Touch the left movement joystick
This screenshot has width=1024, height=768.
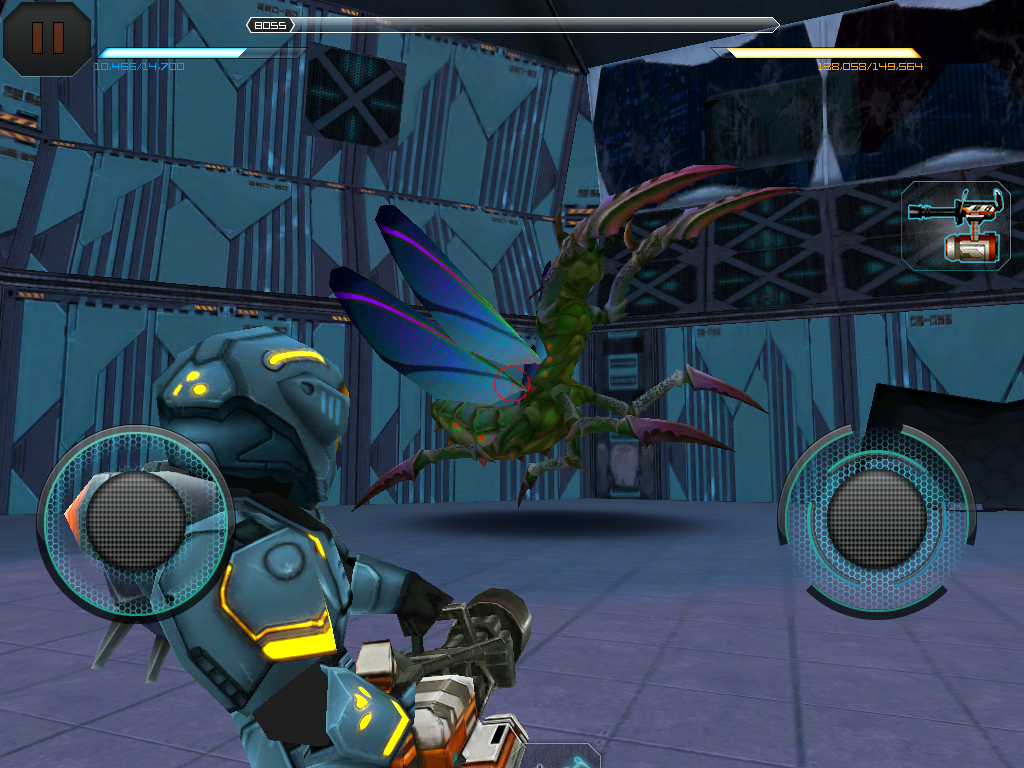click(x=136, y=520)
